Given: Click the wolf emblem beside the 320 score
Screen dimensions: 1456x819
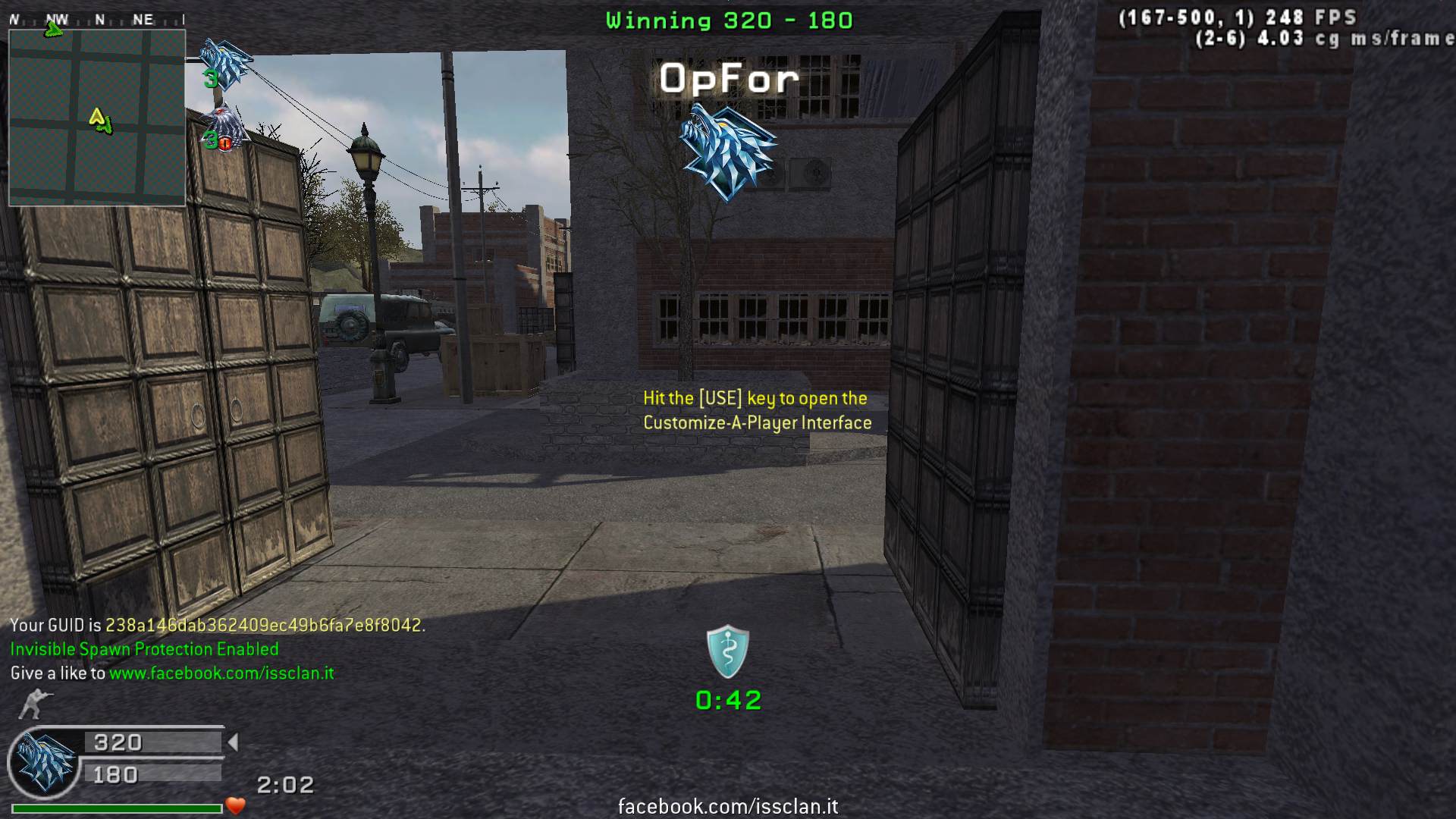Looking at the screenshot, I should (x=45, y=761).
